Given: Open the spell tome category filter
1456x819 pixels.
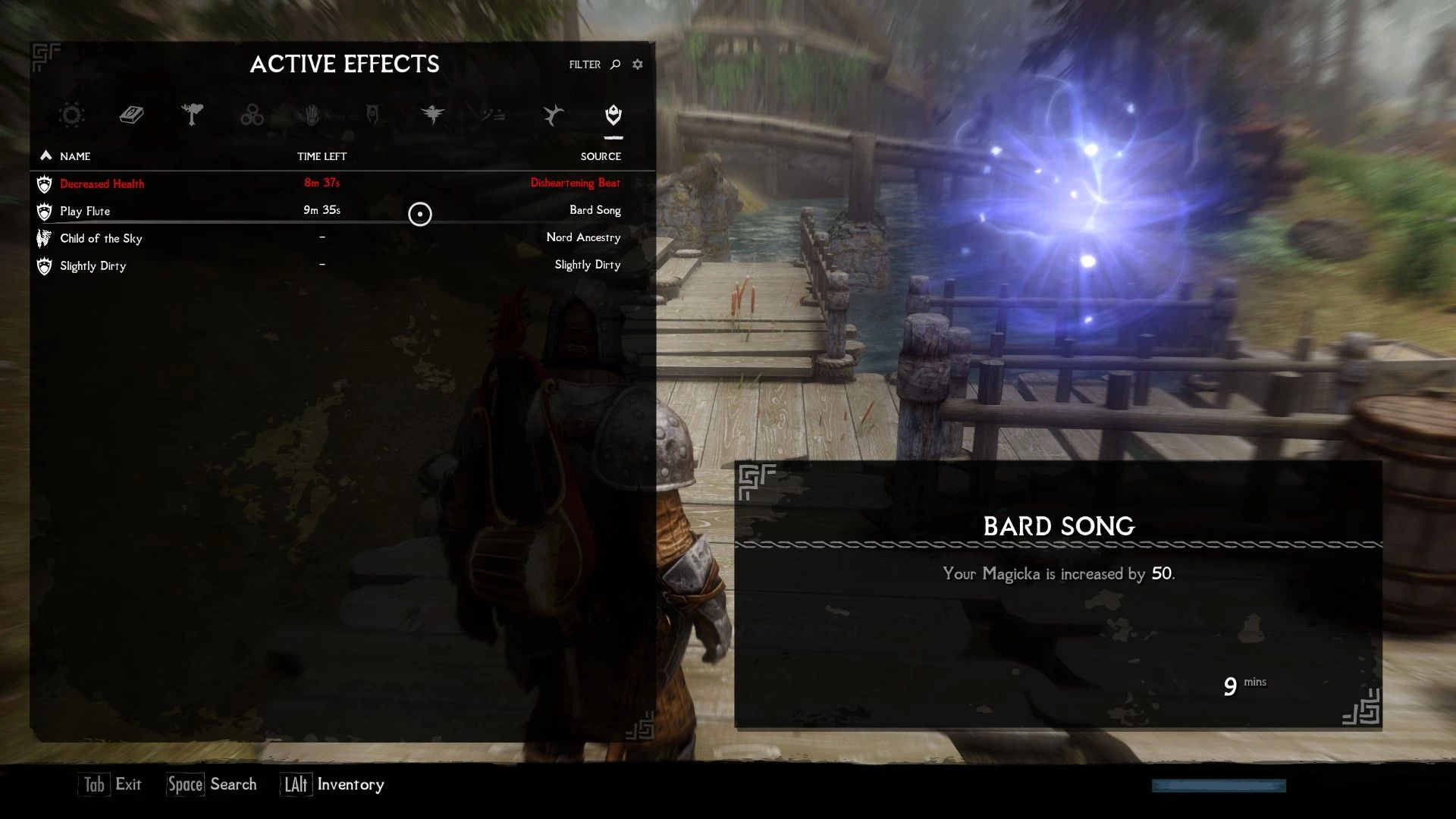Looking at the screenshot, I should (131, 115).
